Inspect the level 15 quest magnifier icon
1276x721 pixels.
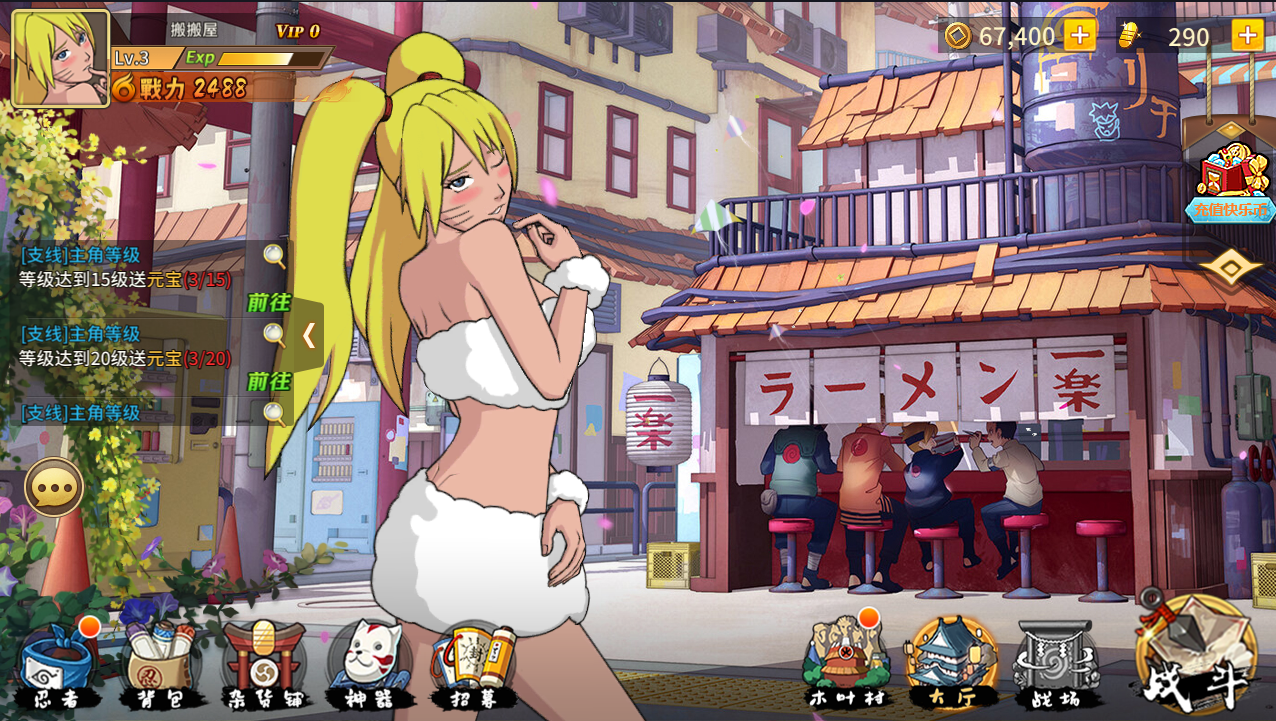[x=275, y=256]
